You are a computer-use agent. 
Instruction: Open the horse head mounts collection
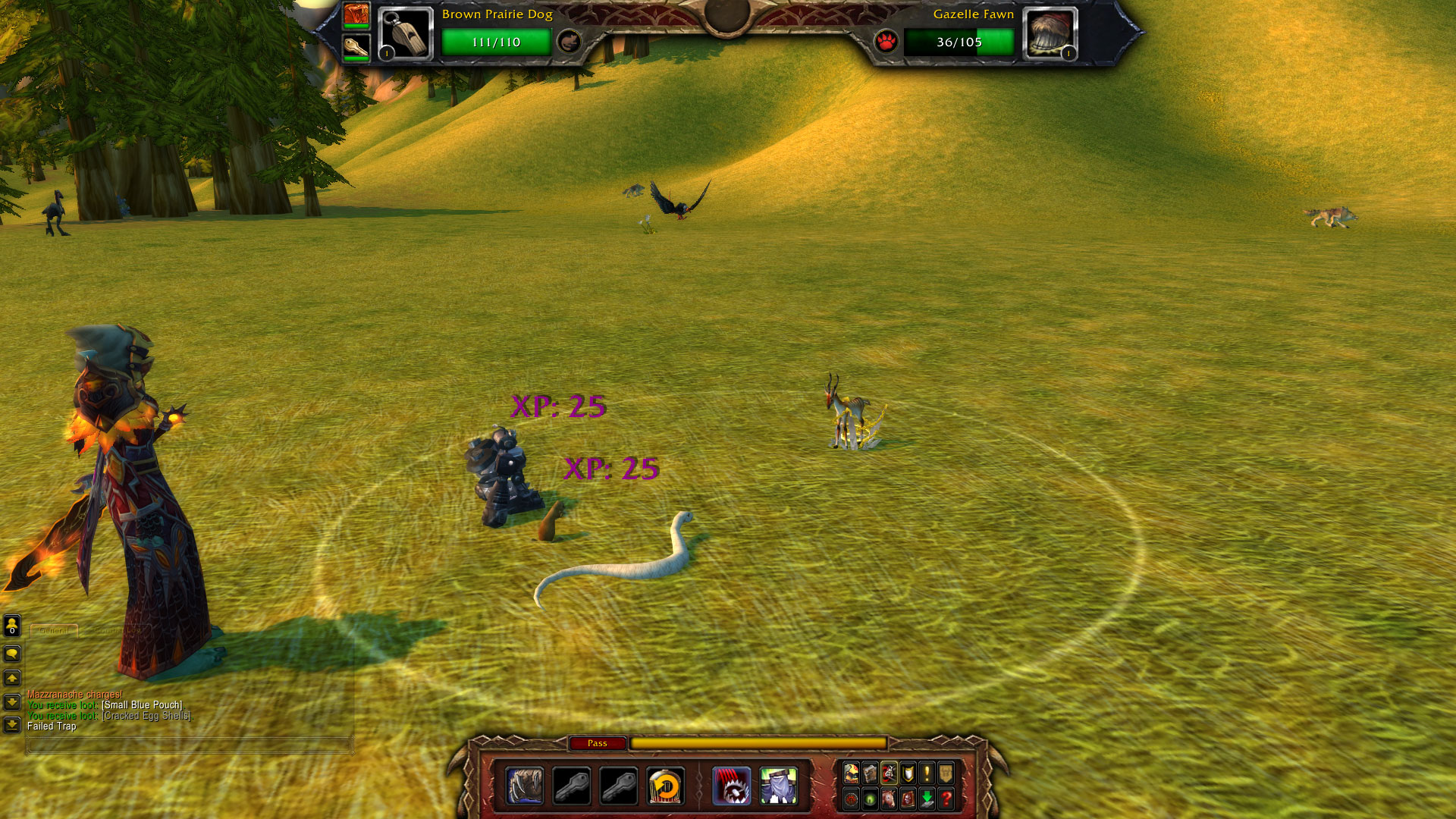[x=889, y=799]
